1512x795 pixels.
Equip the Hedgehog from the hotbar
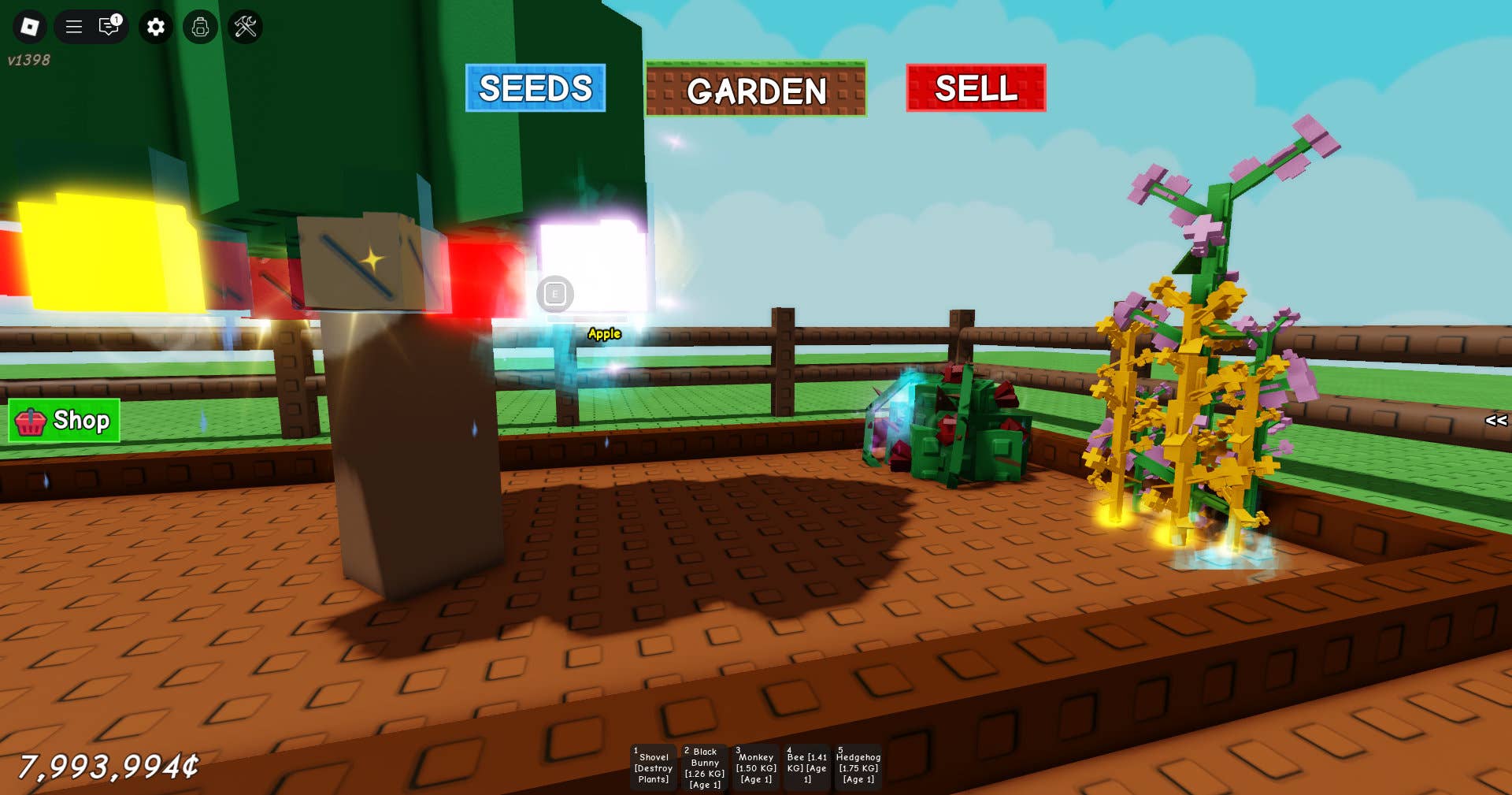(858, 767)
